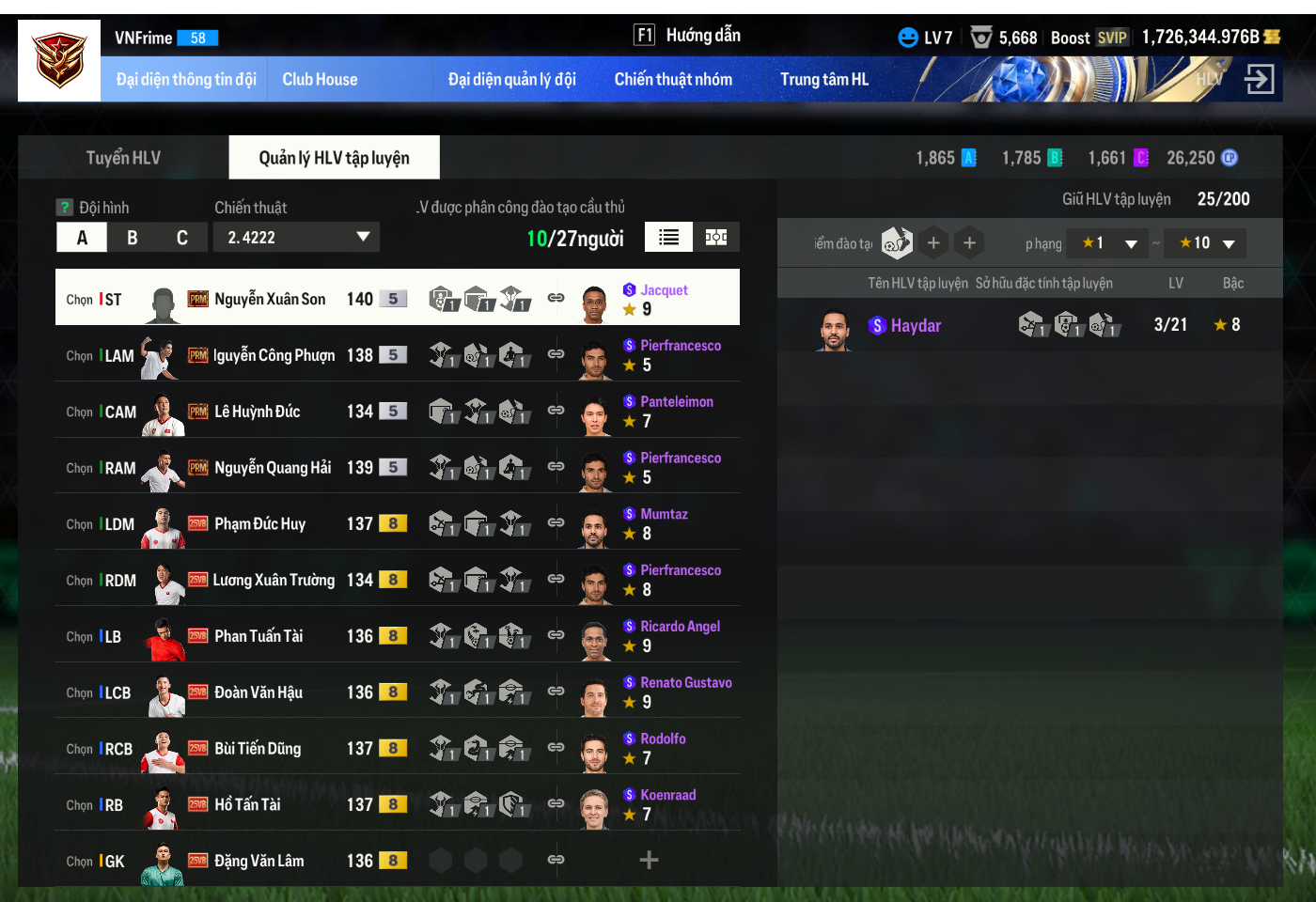
Task: Open Đại diện thông tin đội
Action: coord(186,80)
